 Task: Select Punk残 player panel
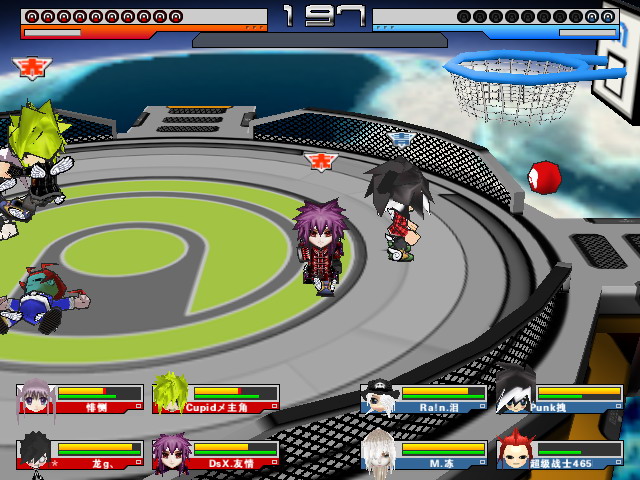[x=559, y=397]
